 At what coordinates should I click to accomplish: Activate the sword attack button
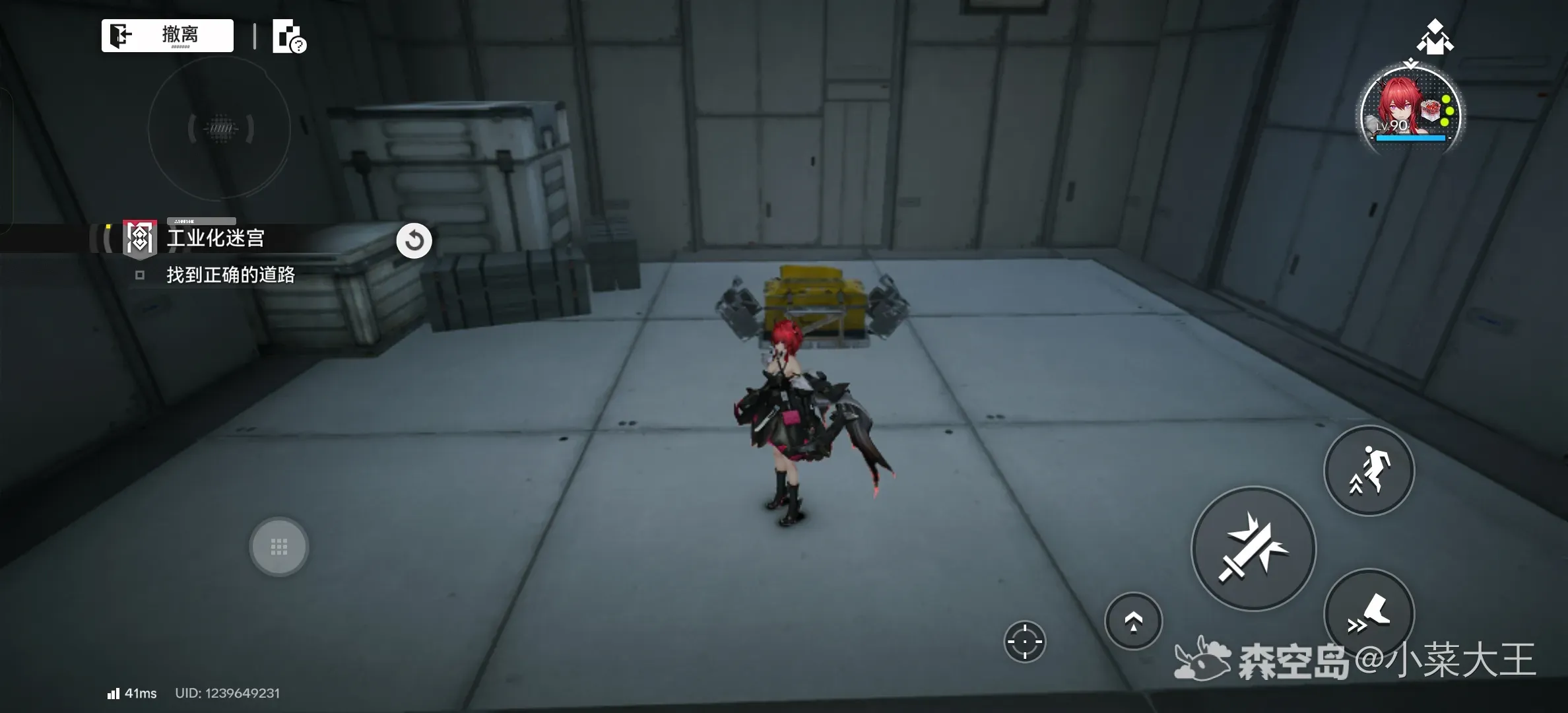(x=1253, y=549)
